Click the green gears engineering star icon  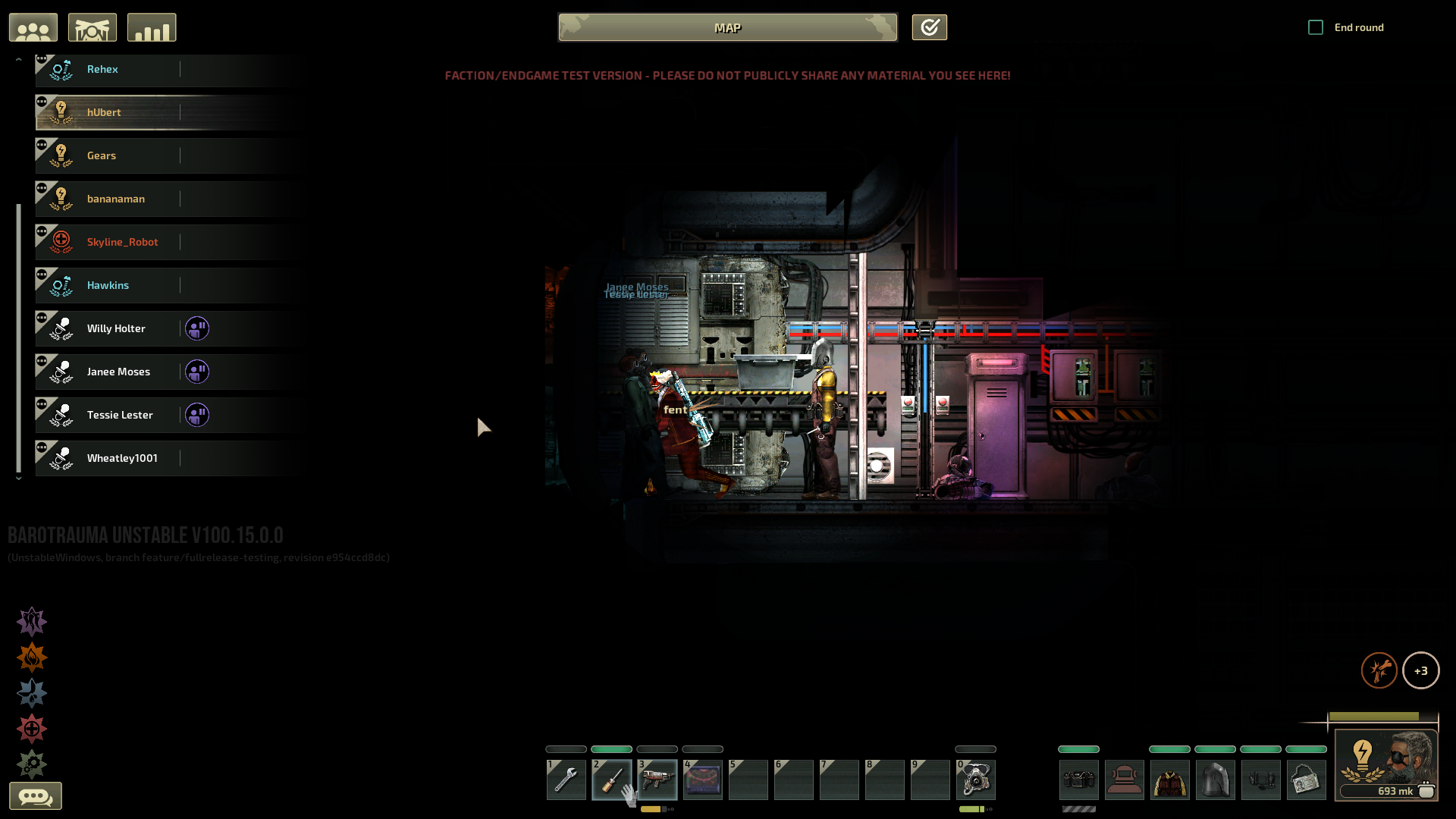pos(32,764)
